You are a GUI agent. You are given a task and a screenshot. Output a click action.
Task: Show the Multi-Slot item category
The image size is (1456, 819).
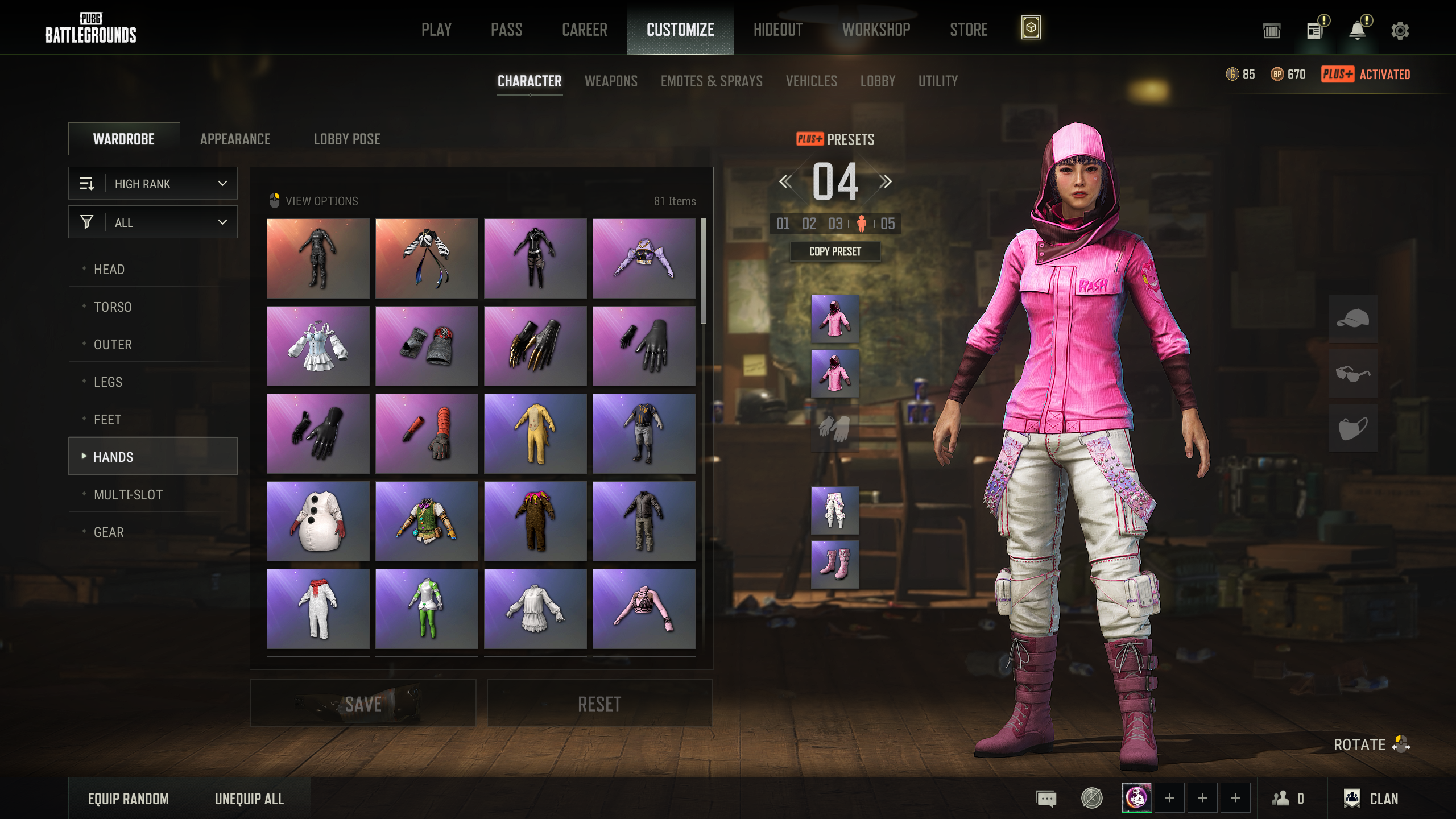[128, 495]
